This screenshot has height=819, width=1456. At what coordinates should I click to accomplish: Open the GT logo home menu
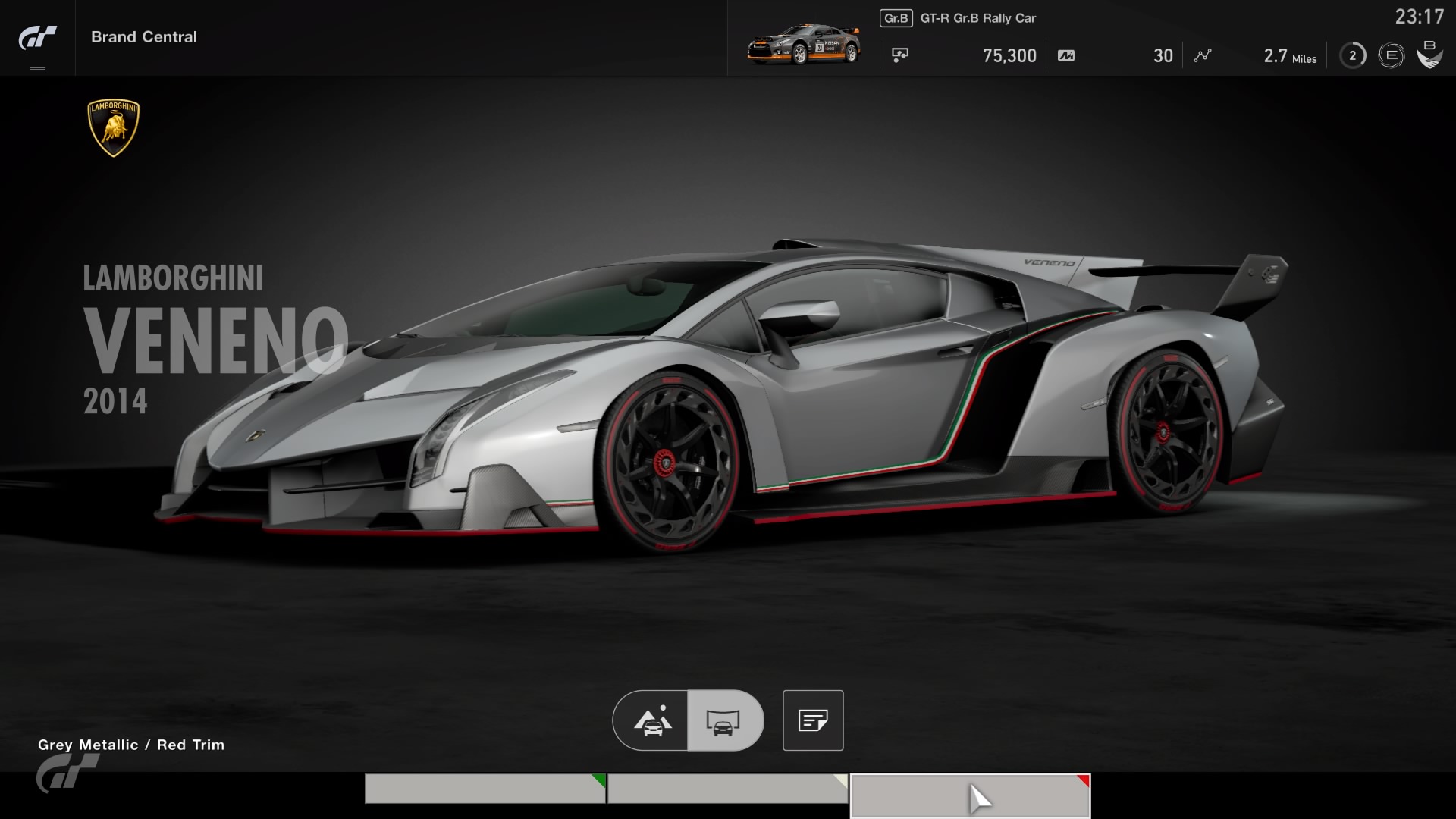(37, 38)
